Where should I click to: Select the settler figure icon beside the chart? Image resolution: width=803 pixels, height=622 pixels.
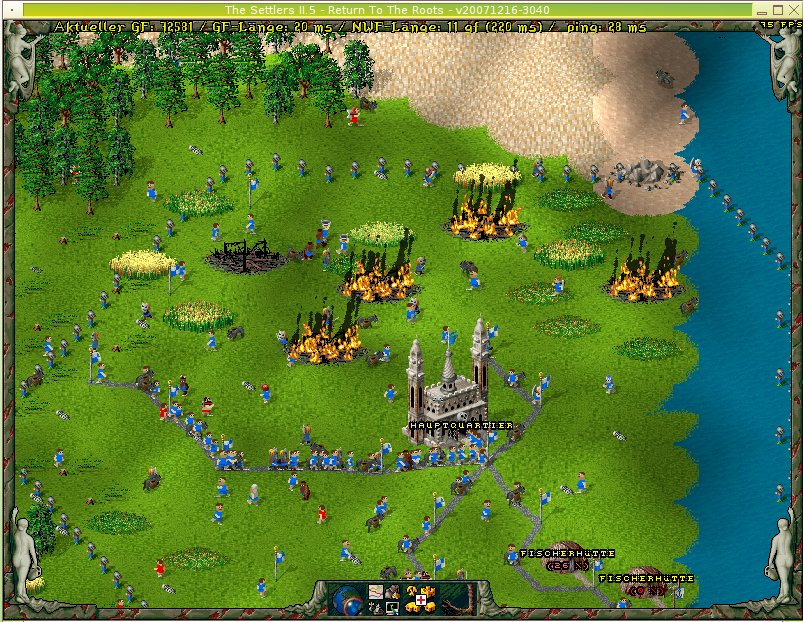pyautogui.click(x=393, y=592)
